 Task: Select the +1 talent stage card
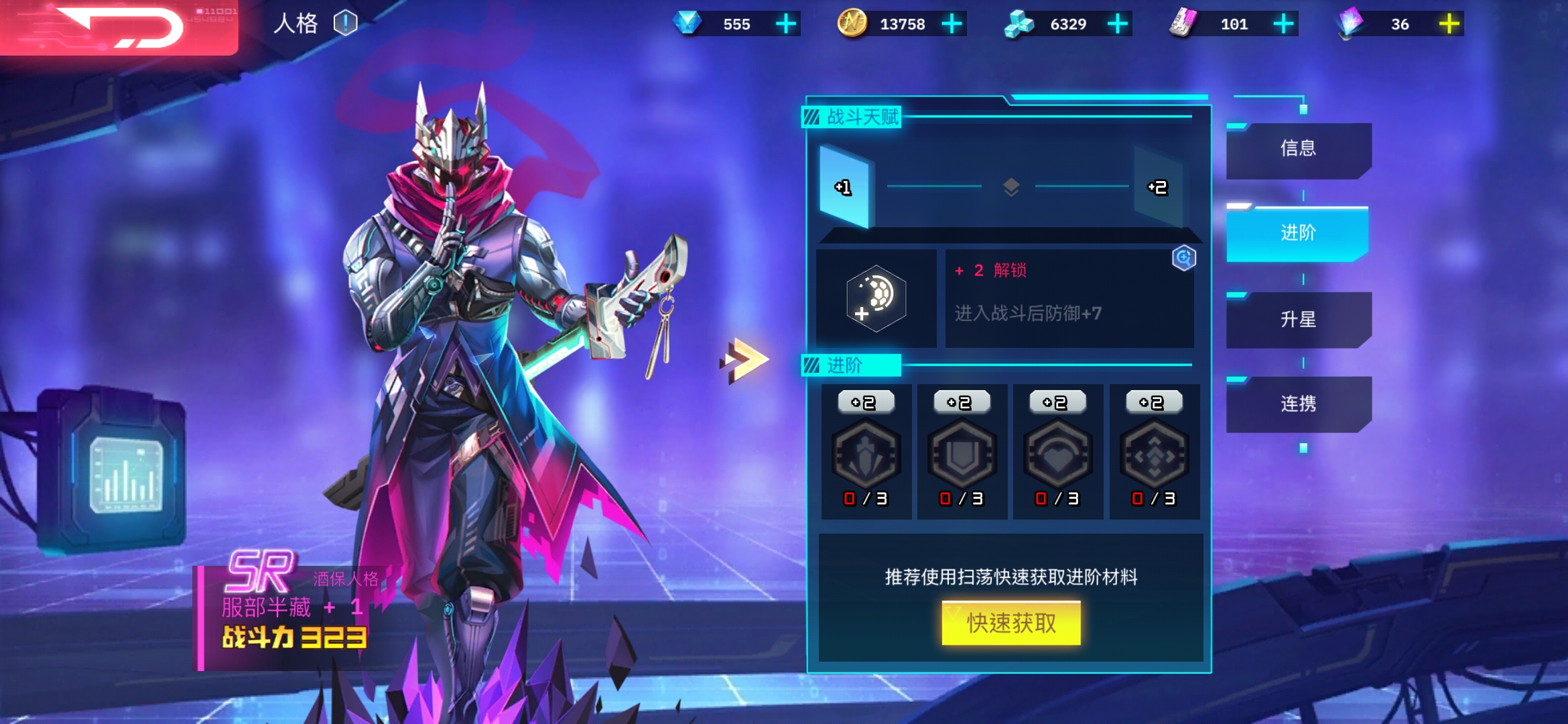point(844,187)
